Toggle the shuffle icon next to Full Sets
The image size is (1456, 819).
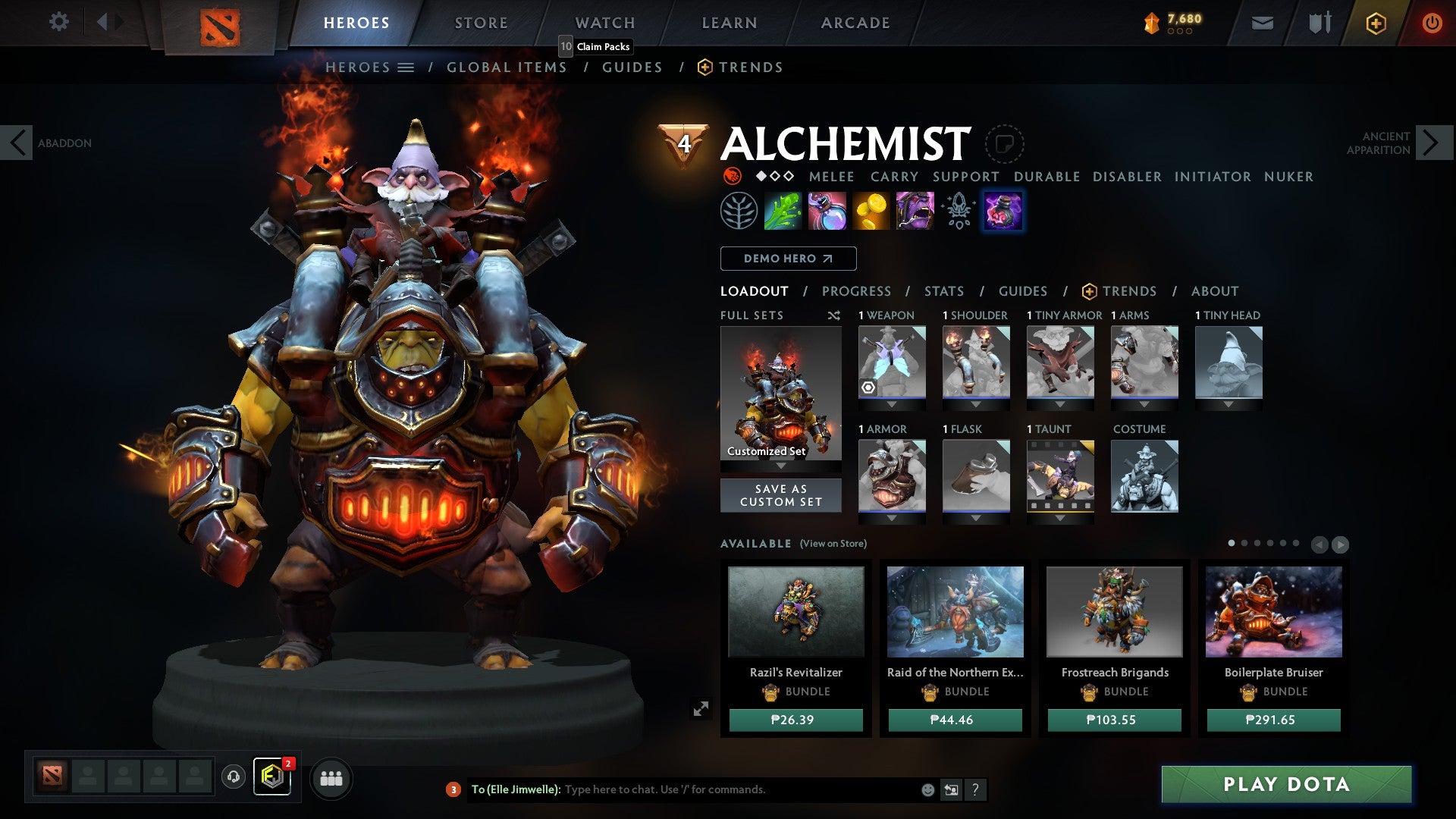[x=833, y=315]
